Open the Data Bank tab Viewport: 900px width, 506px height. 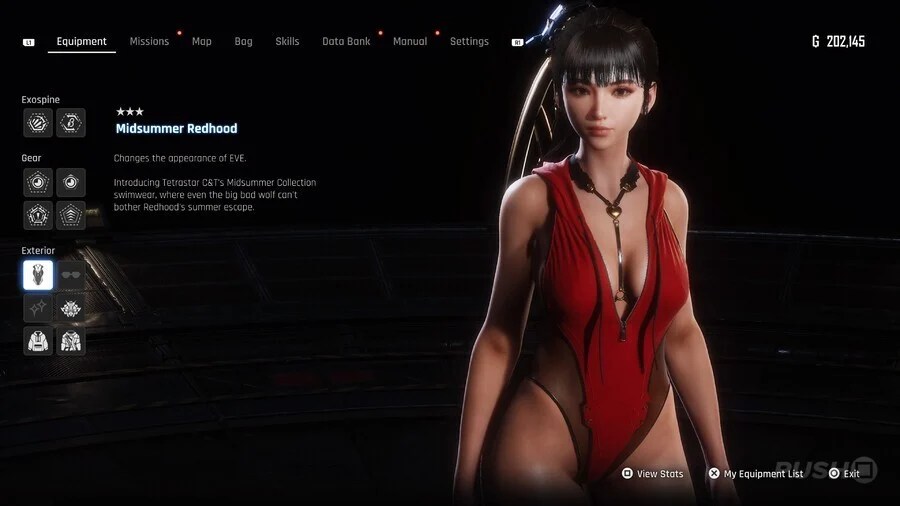pos(345,42)
